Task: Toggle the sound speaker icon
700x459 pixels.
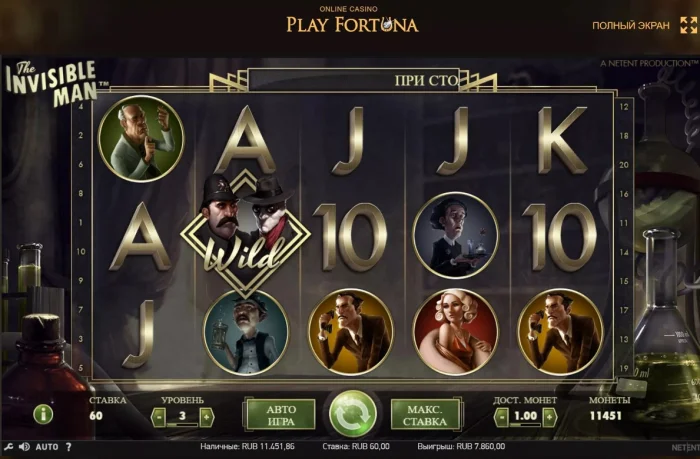Action: coord(25,447)
